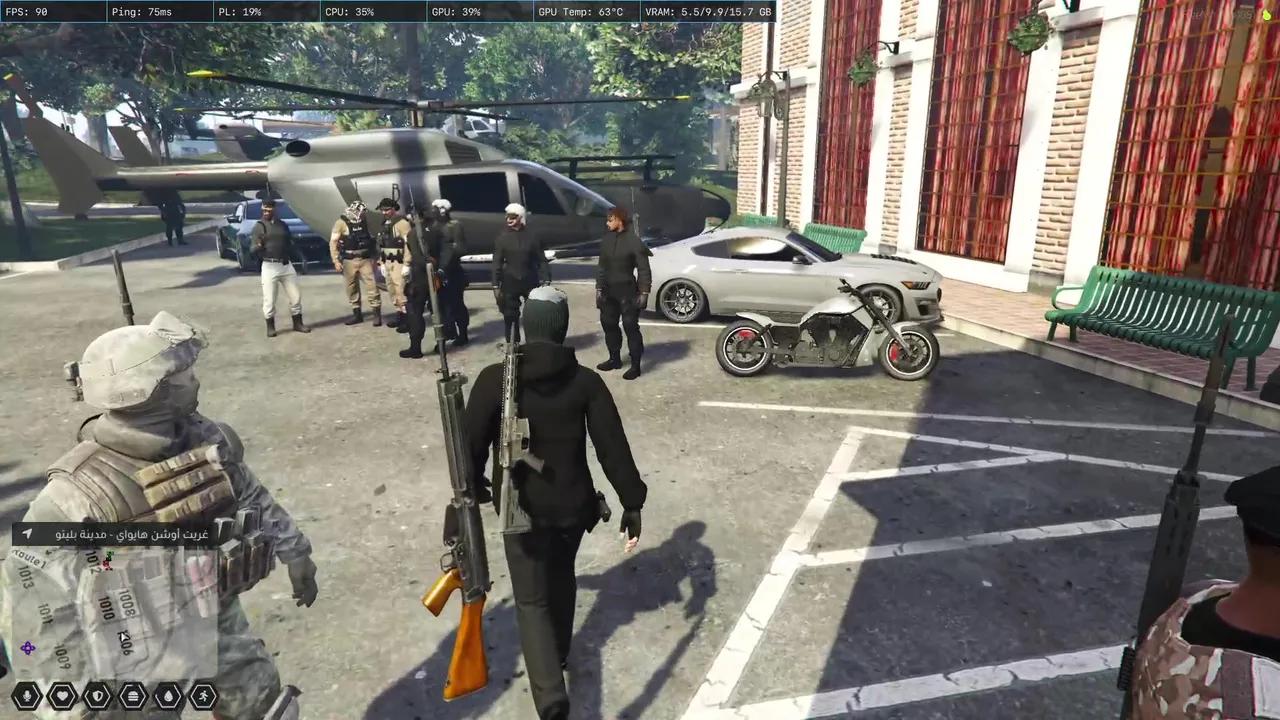Select the water drop thirst icon
The height and width of the screenshot is (720, 1280).
pos(169,695)
